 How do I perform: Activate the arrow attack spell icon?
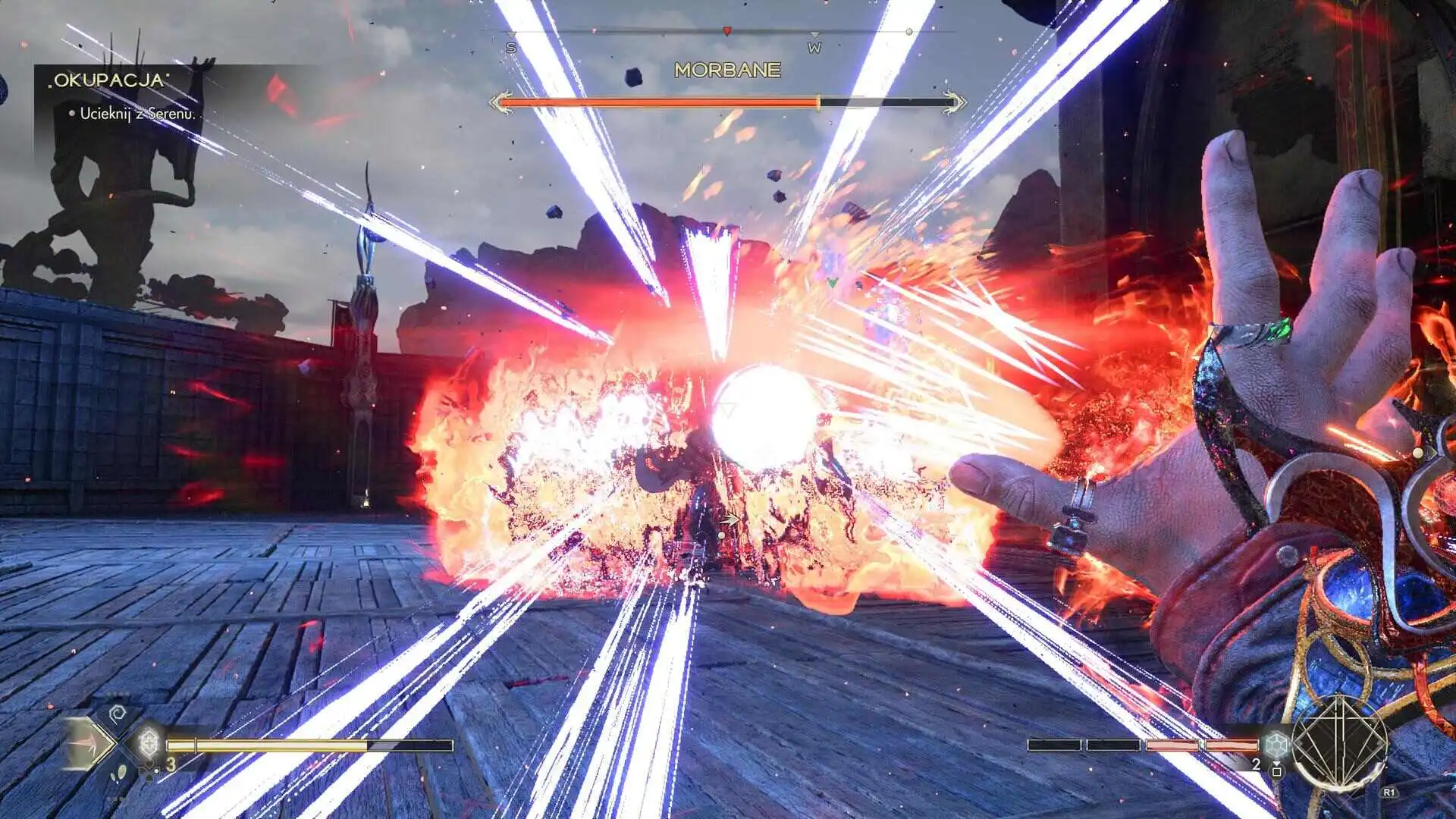tap(87, 744)
